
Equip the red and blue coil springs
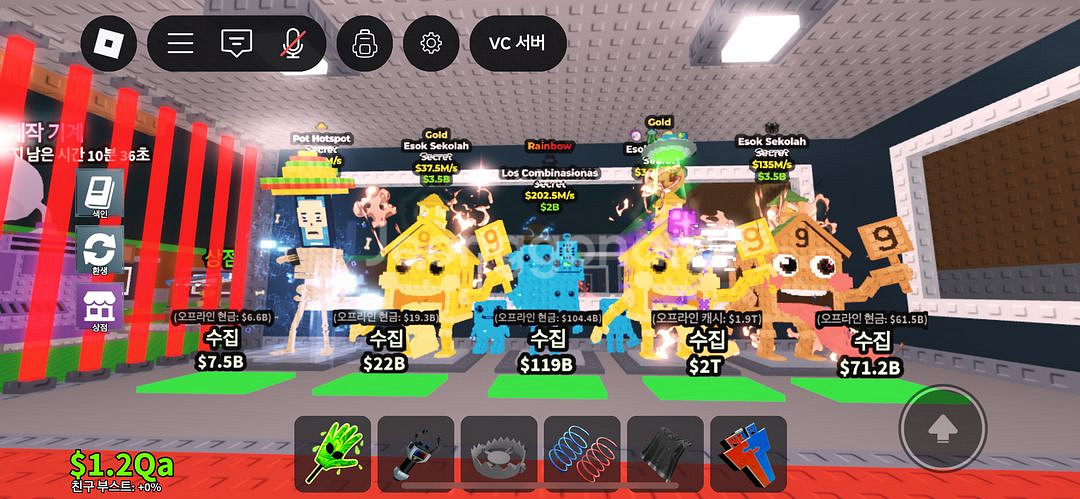click(581, 455)
